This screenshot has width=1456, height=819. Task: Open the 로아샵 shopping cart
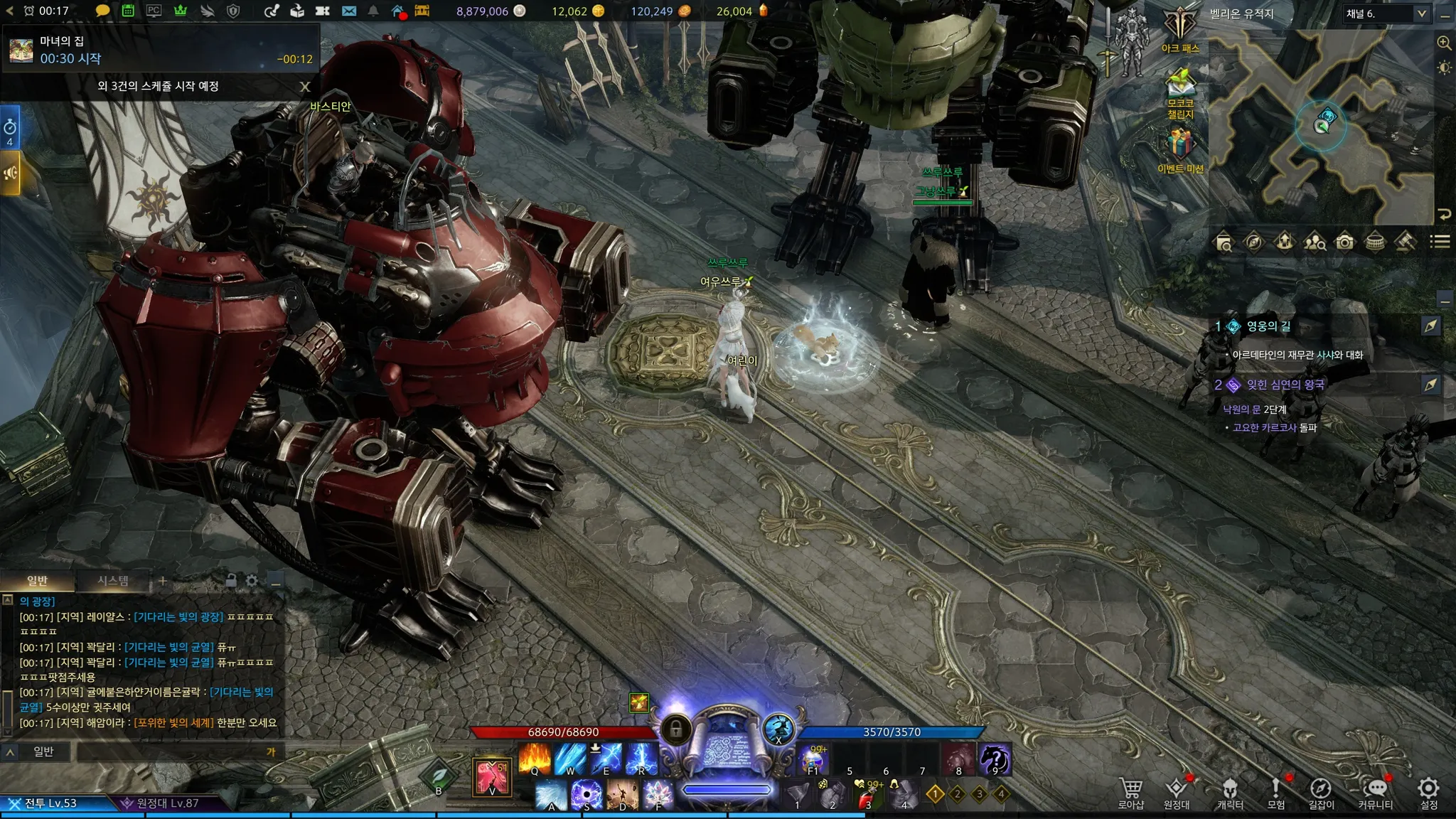pos(1130,789)
